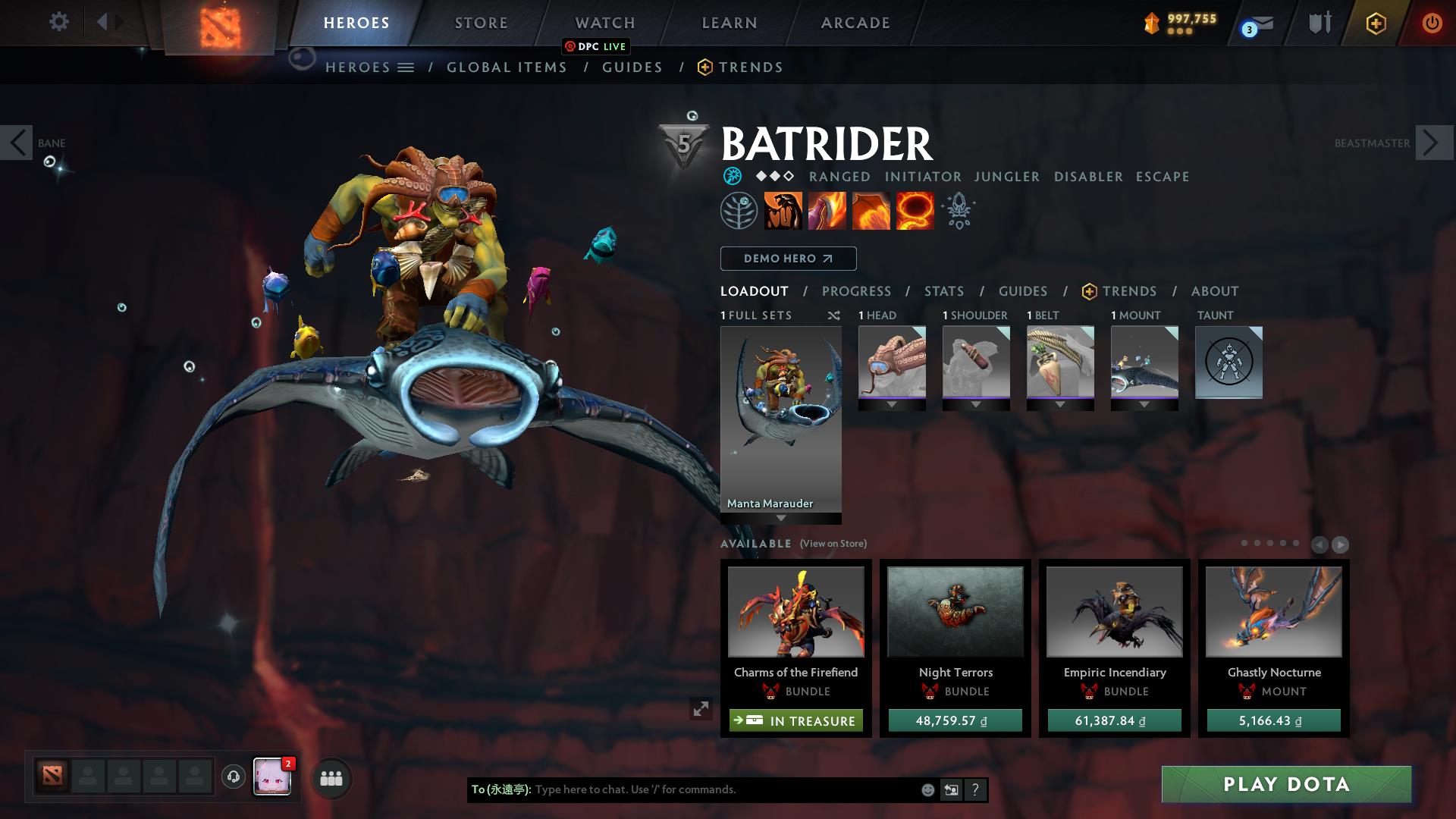Toggle fullscreen hero view with expand arrows
The image size is (1456, 819).
701,709
